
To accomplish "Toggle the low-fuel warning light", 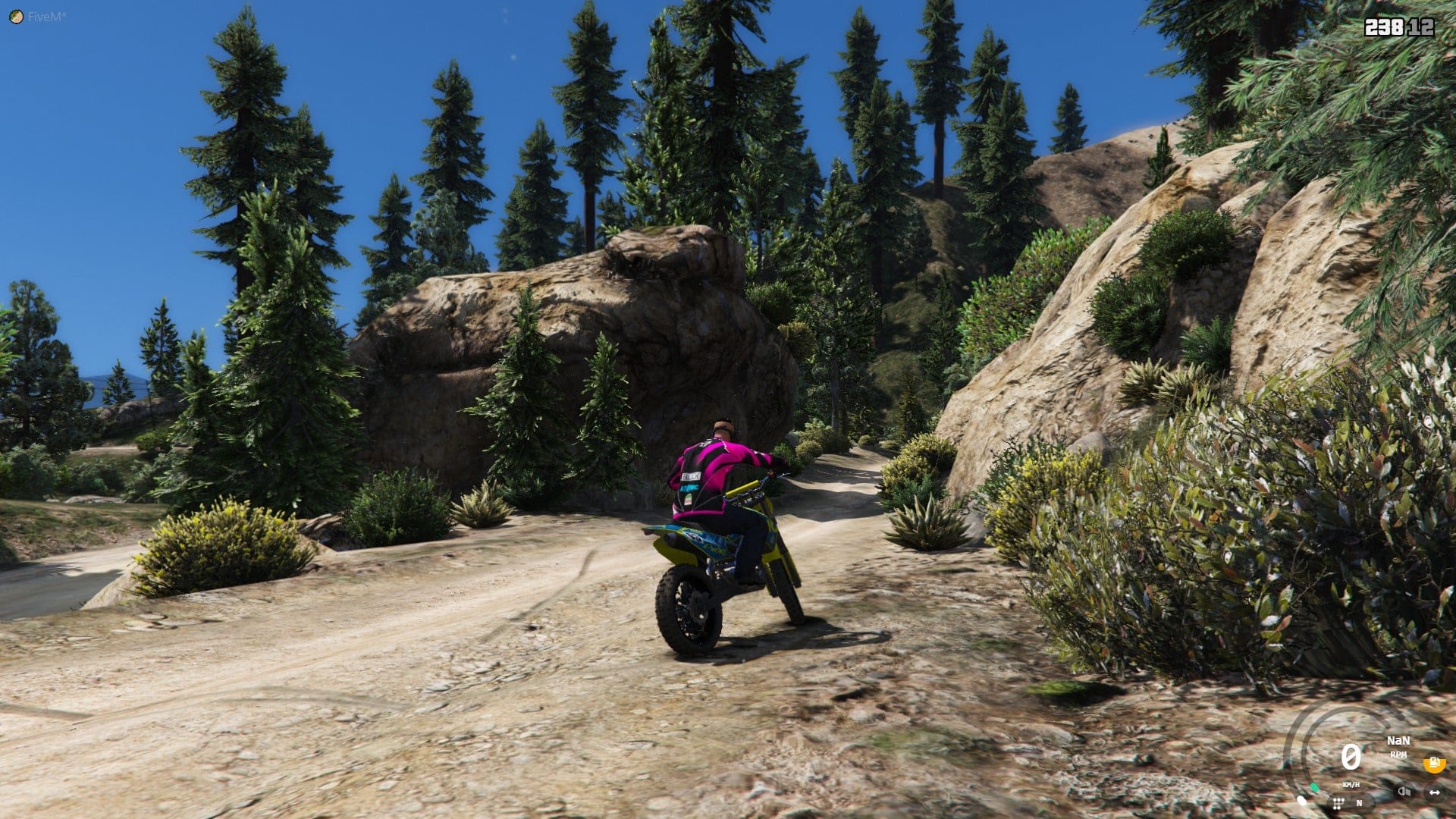I will [x=1434, y=763].
